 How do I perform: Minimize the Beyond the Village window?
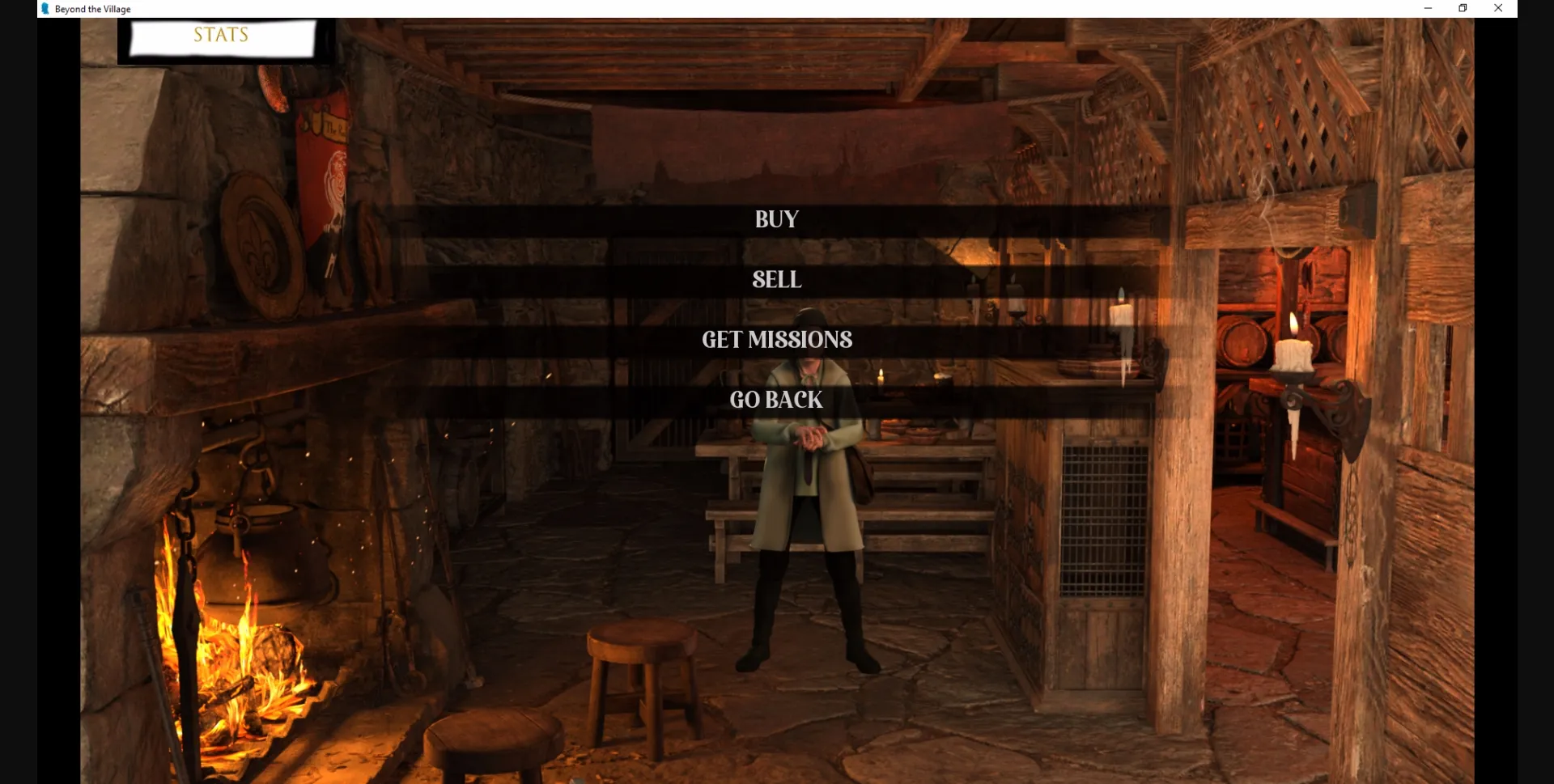coord(1427,8)
